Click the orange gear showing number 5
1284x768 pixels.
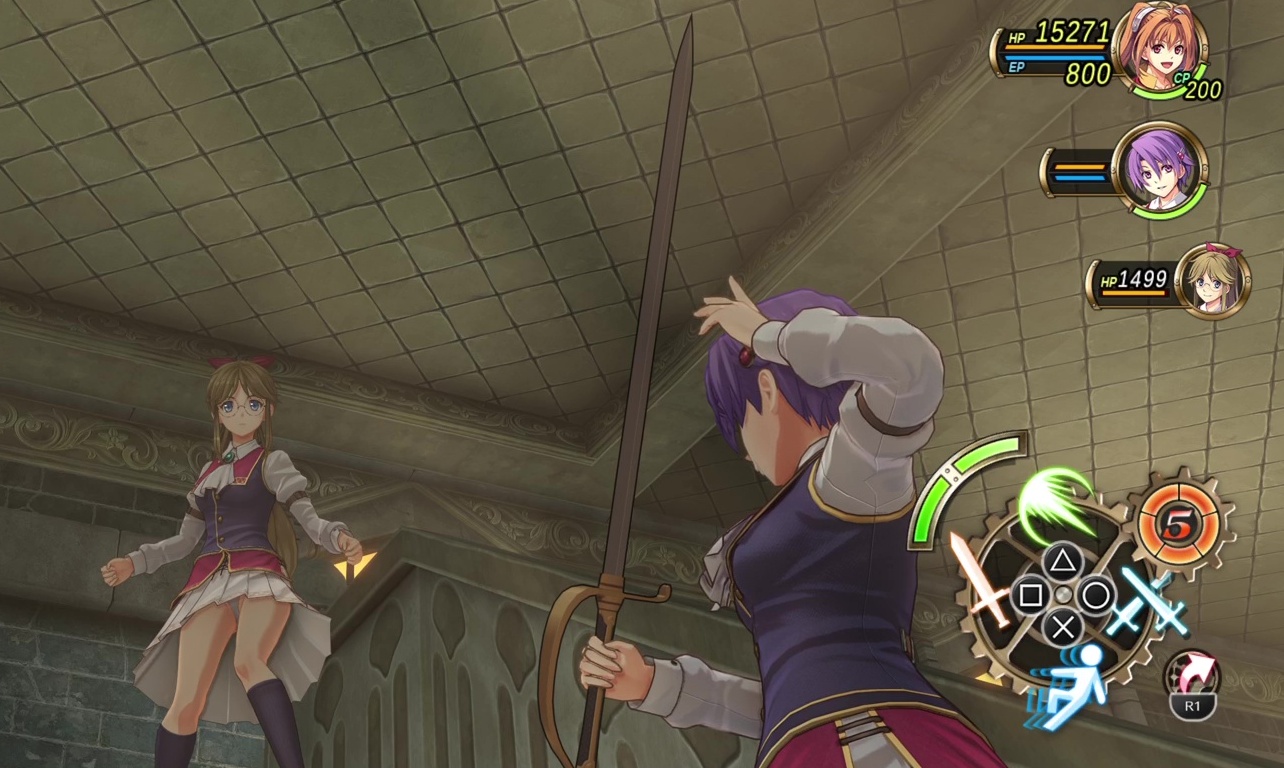[x=1181, y=523]
